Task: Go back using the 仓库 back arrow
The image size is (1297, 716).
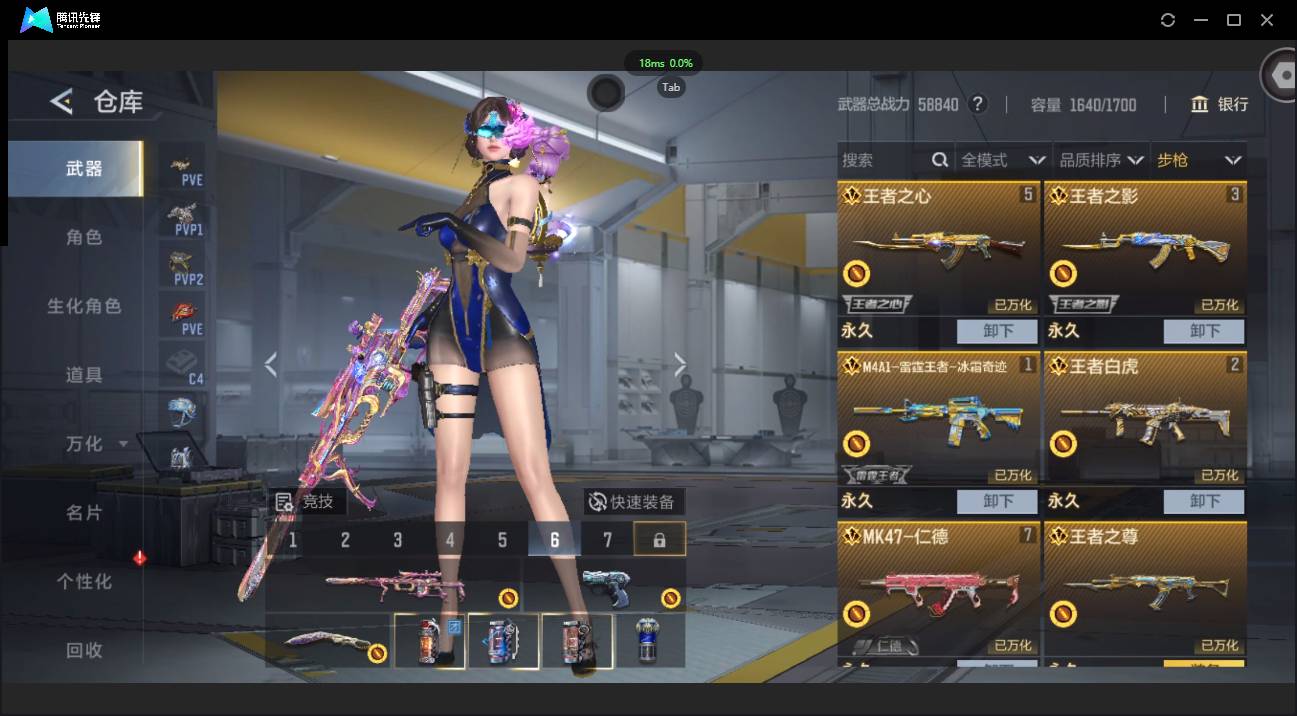Action: [x=62, y=101]
